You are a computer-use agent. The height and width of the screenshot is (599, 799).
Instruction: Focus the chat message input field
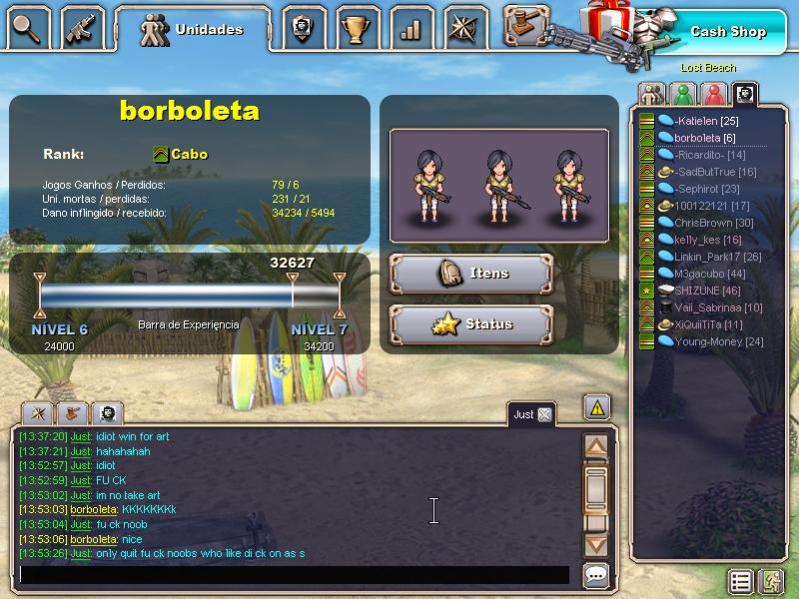pyautogui.click(x=294, y=575)
